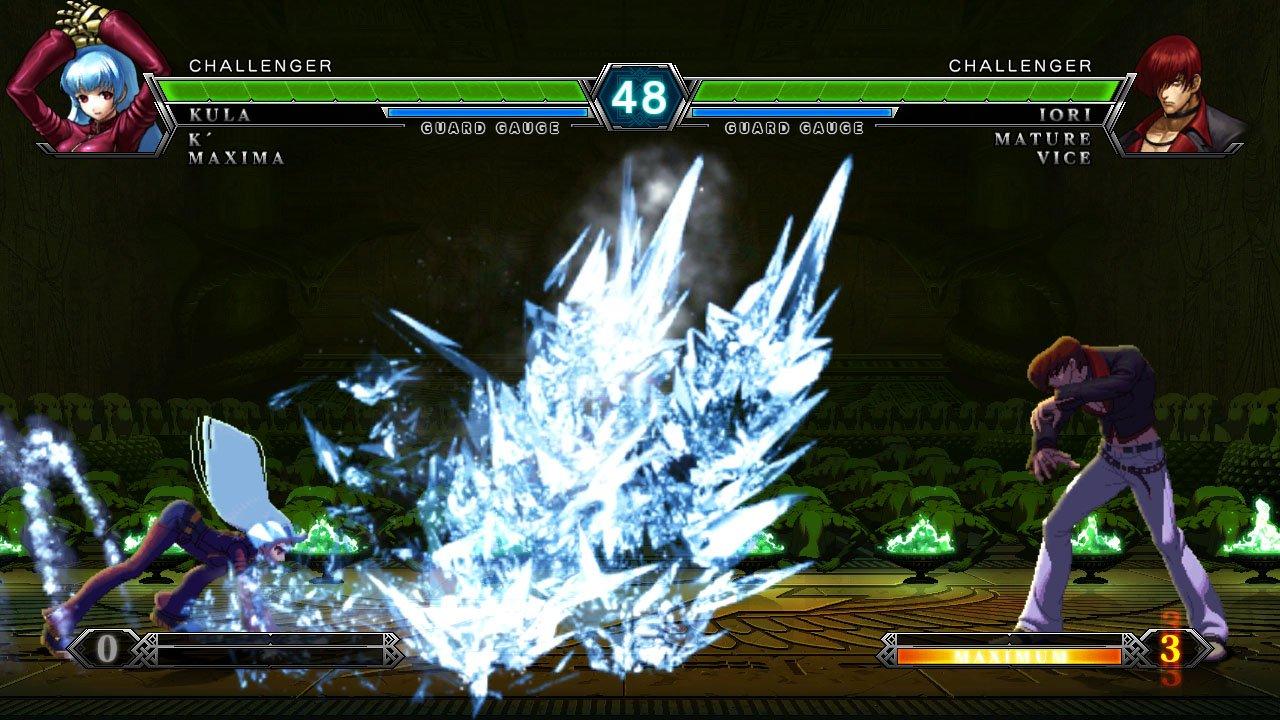Toggle Kula's GUARD GAUGE indicator
This screenshot has width=1280, height=720.
[x=489, y=127]
